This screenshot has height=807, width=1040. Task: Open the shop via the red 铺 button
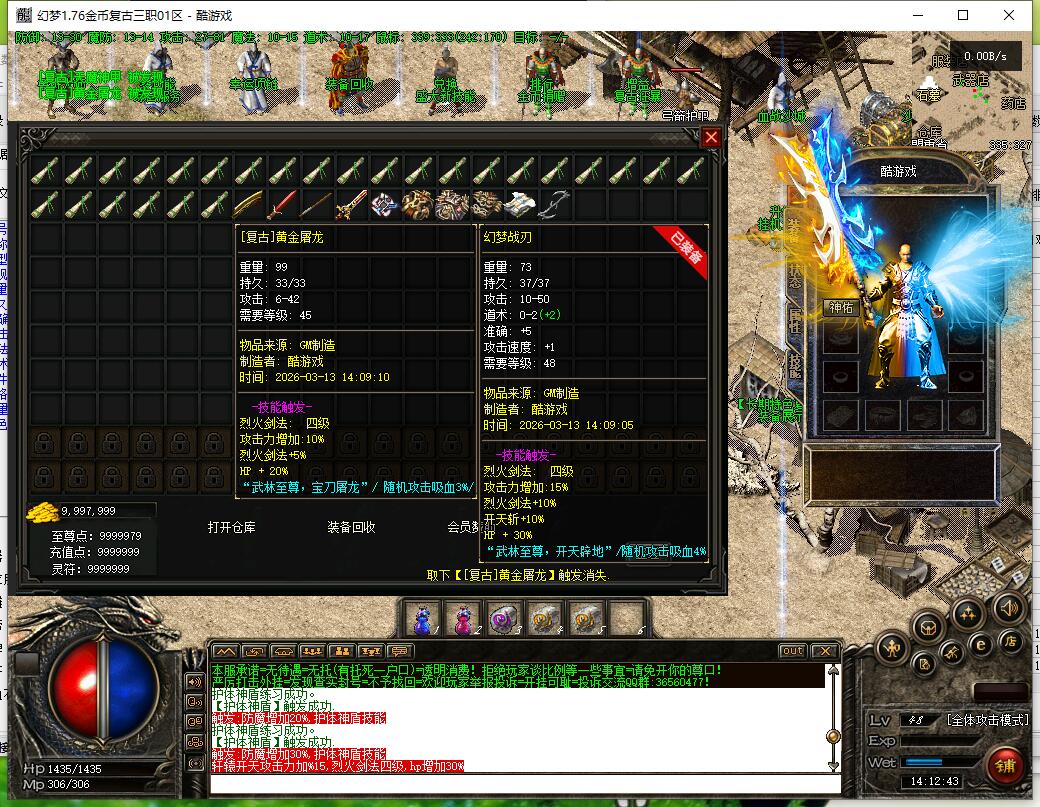point(1006,767)
